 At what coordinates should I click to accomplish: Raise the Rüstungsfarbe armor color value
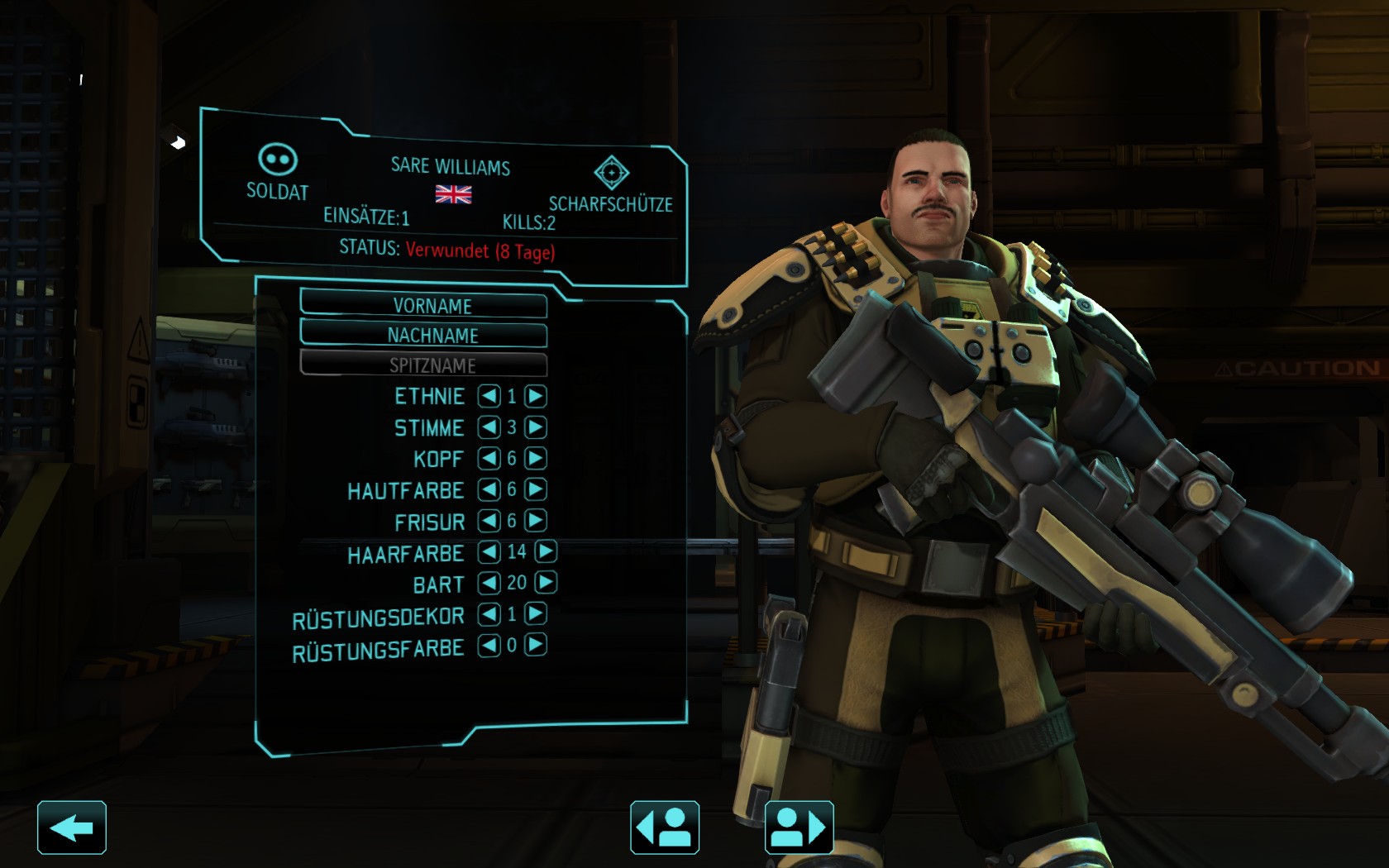pyautogui.click(x=536, y=644)
